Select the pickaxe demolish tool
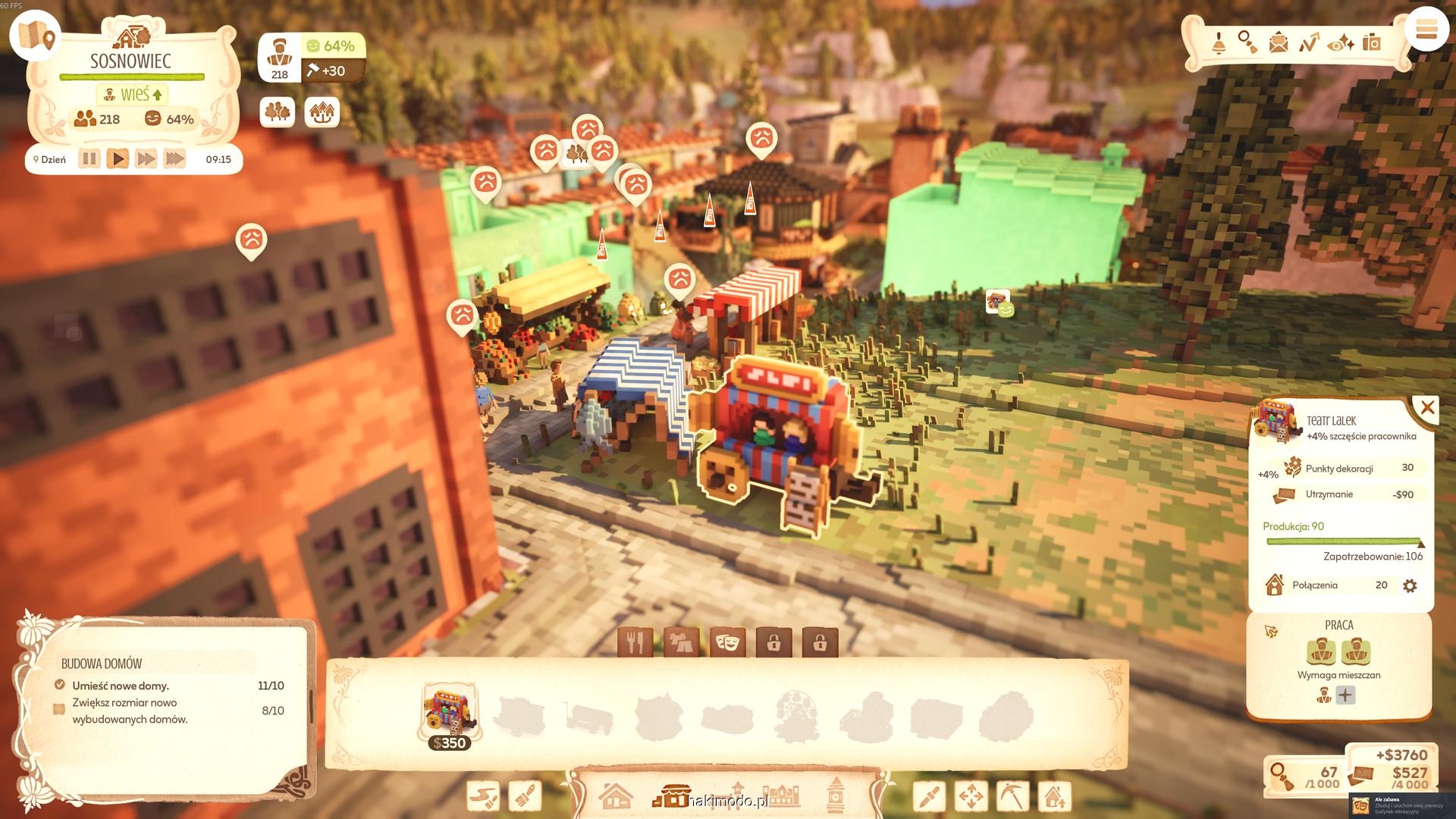 point(1012,796)
